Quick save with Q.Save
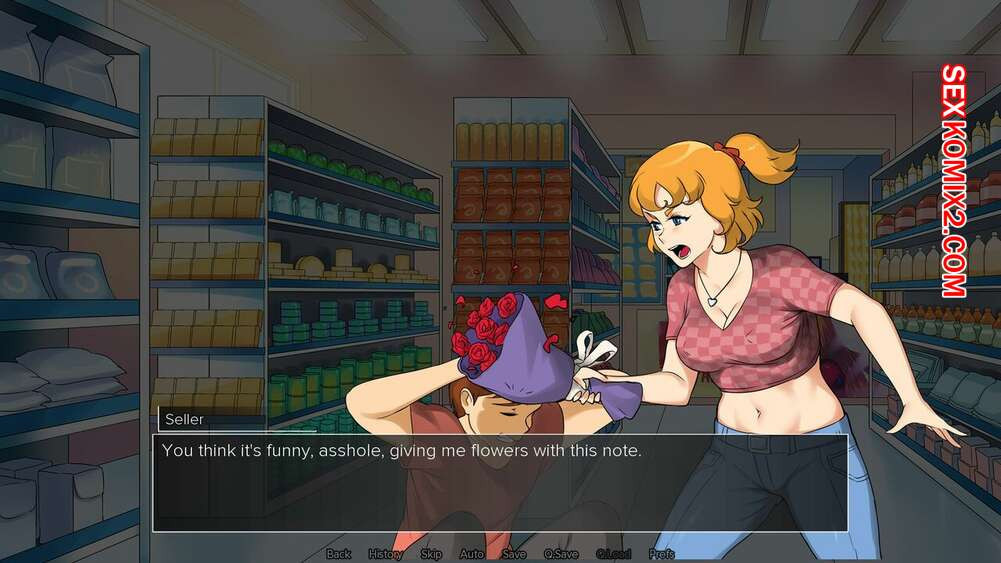The height and width of the screenshot is (563, 1001). (561, 554)
